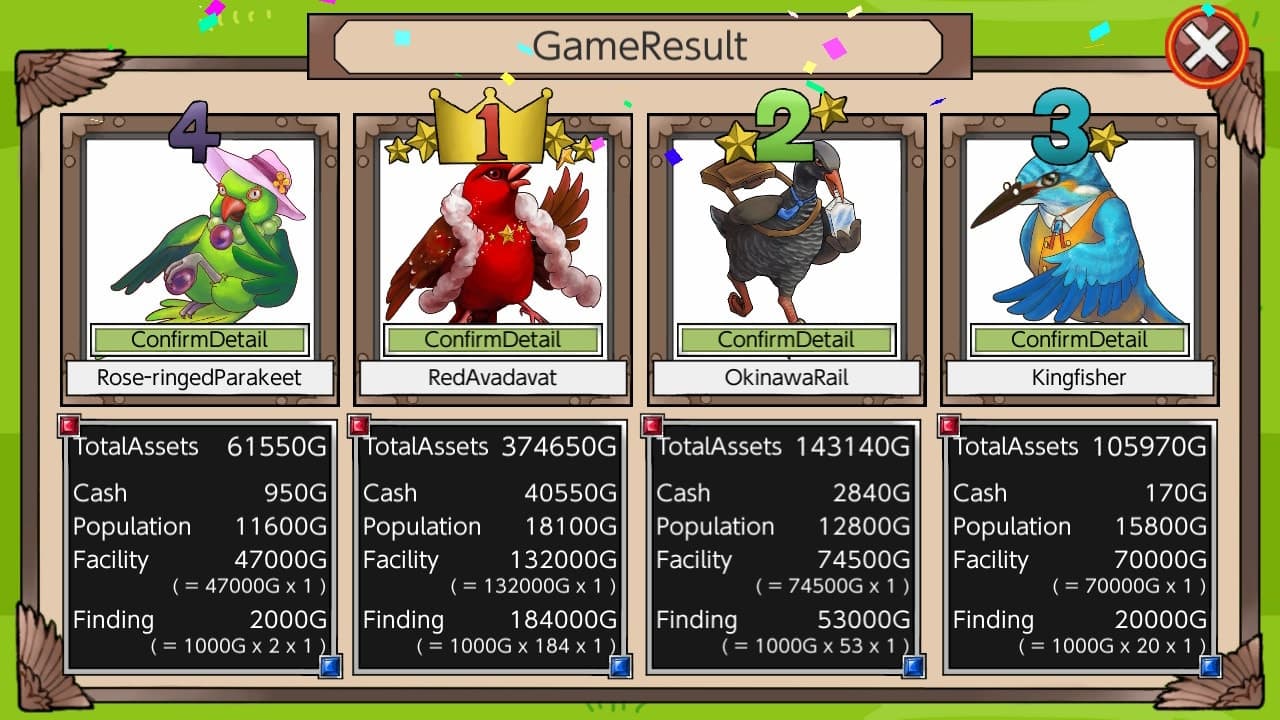Click the red gem icon on Kingfisher's stats panel

pyautogui.click(x=949, y=425)
